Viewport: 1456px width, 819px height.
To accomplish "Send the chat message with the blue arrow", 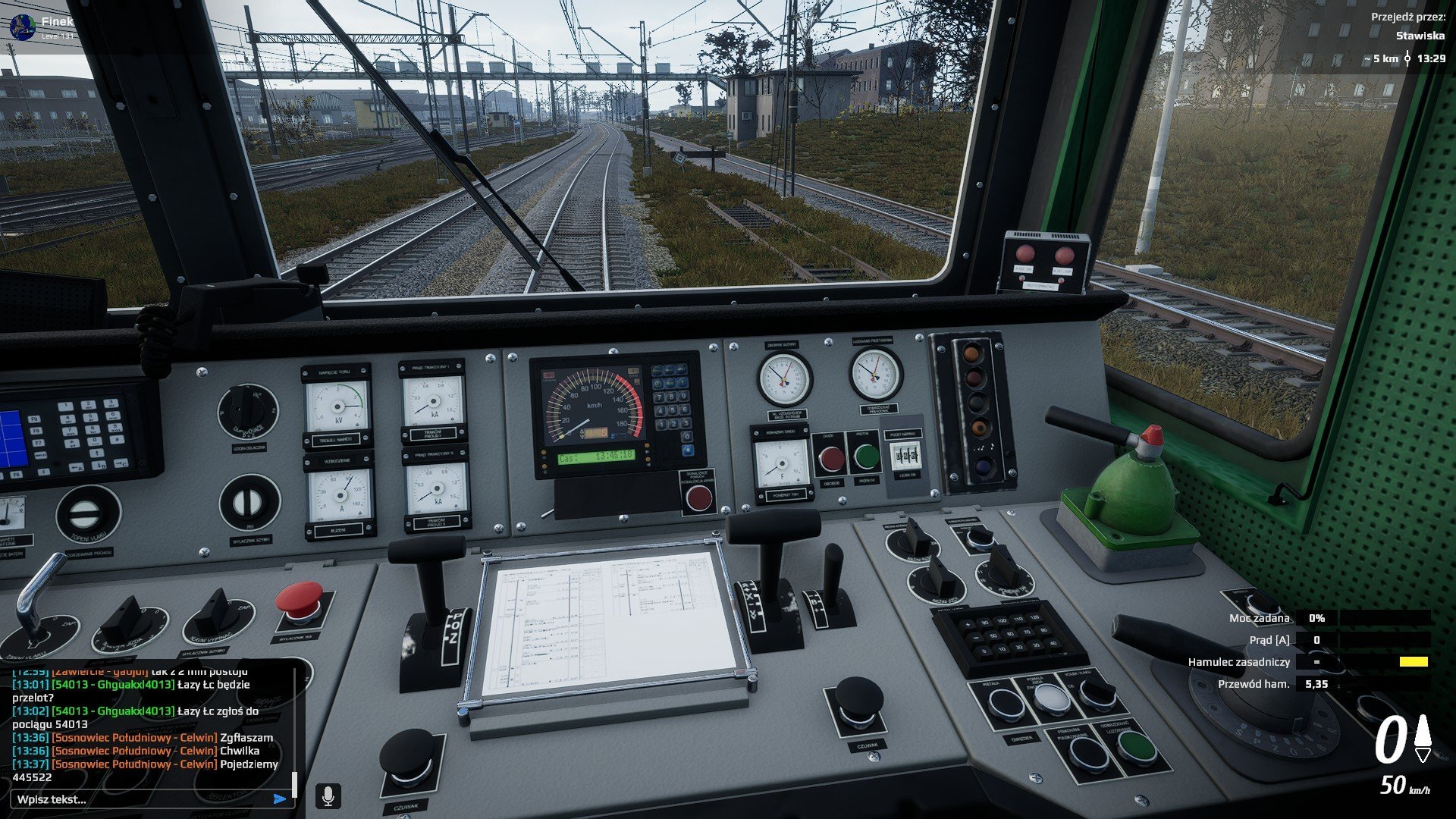I will [x=280, y=799].
